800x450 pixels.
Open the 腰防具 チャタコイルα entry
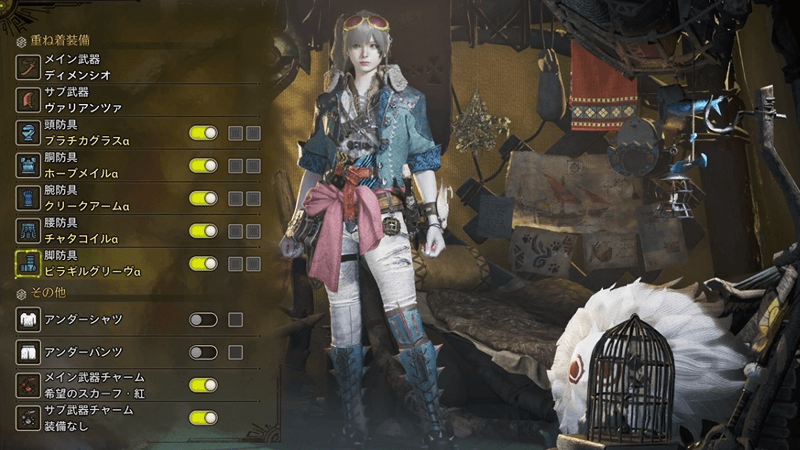(90, 231)
